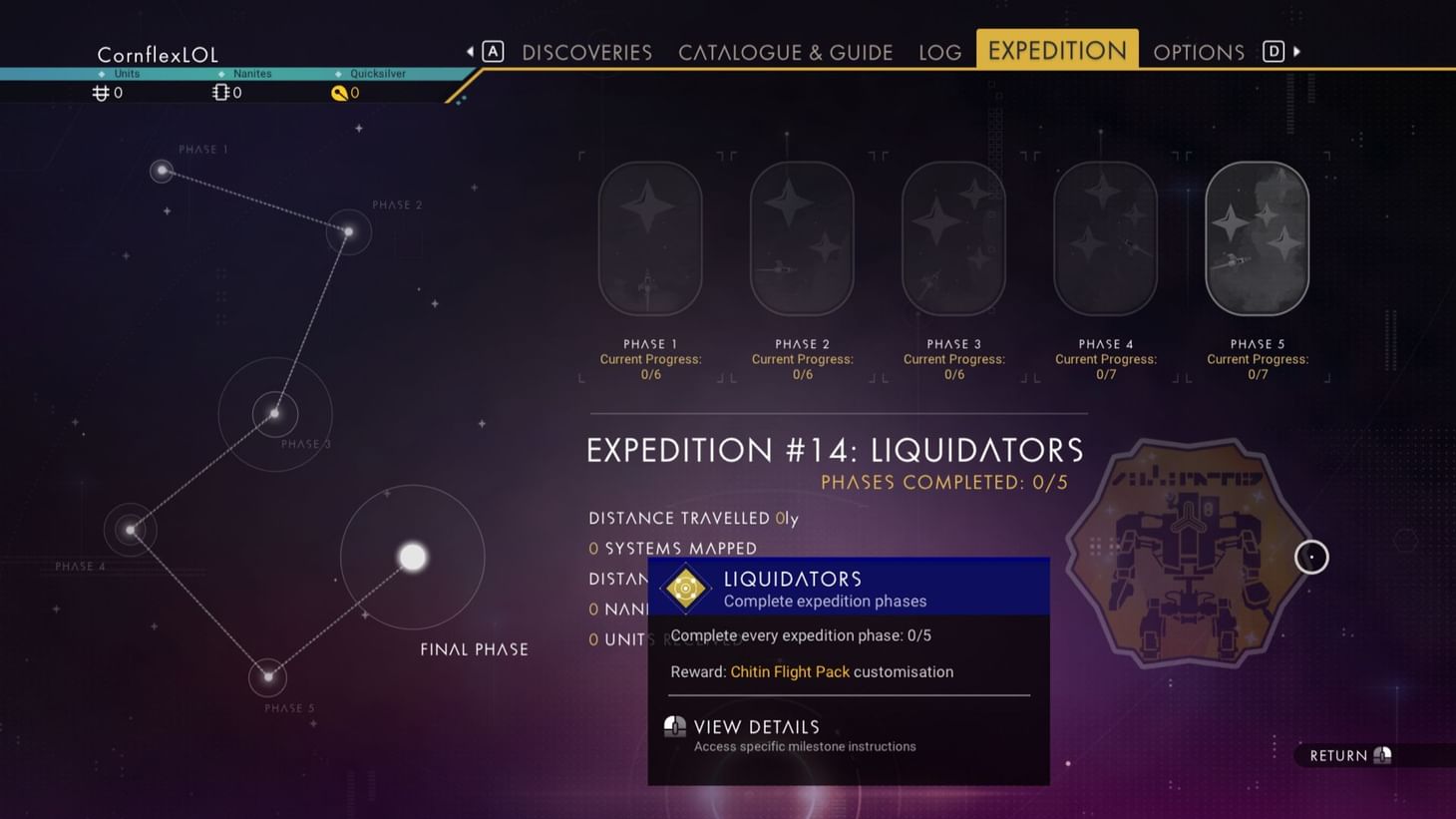This screenshot has height=819, width=1456.
Task: Click the Liquidators hexagon medal icon
Action: coord(685,589)
